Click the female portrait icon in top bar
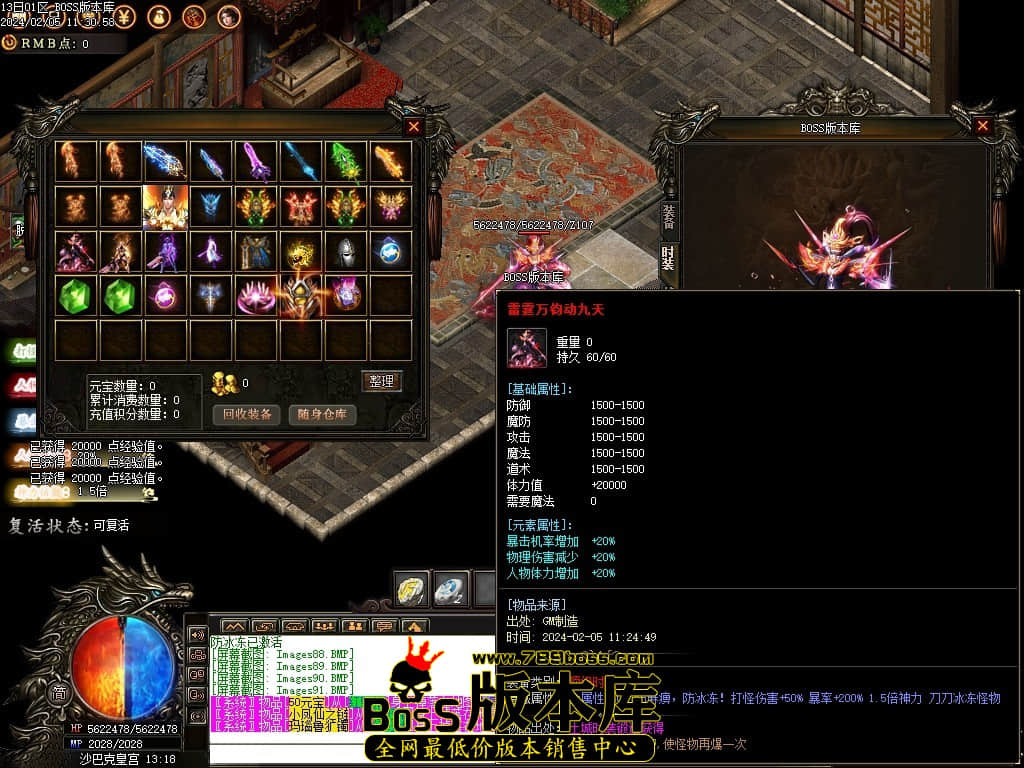This screenshot has height=768, width=1024. (228, 16)
